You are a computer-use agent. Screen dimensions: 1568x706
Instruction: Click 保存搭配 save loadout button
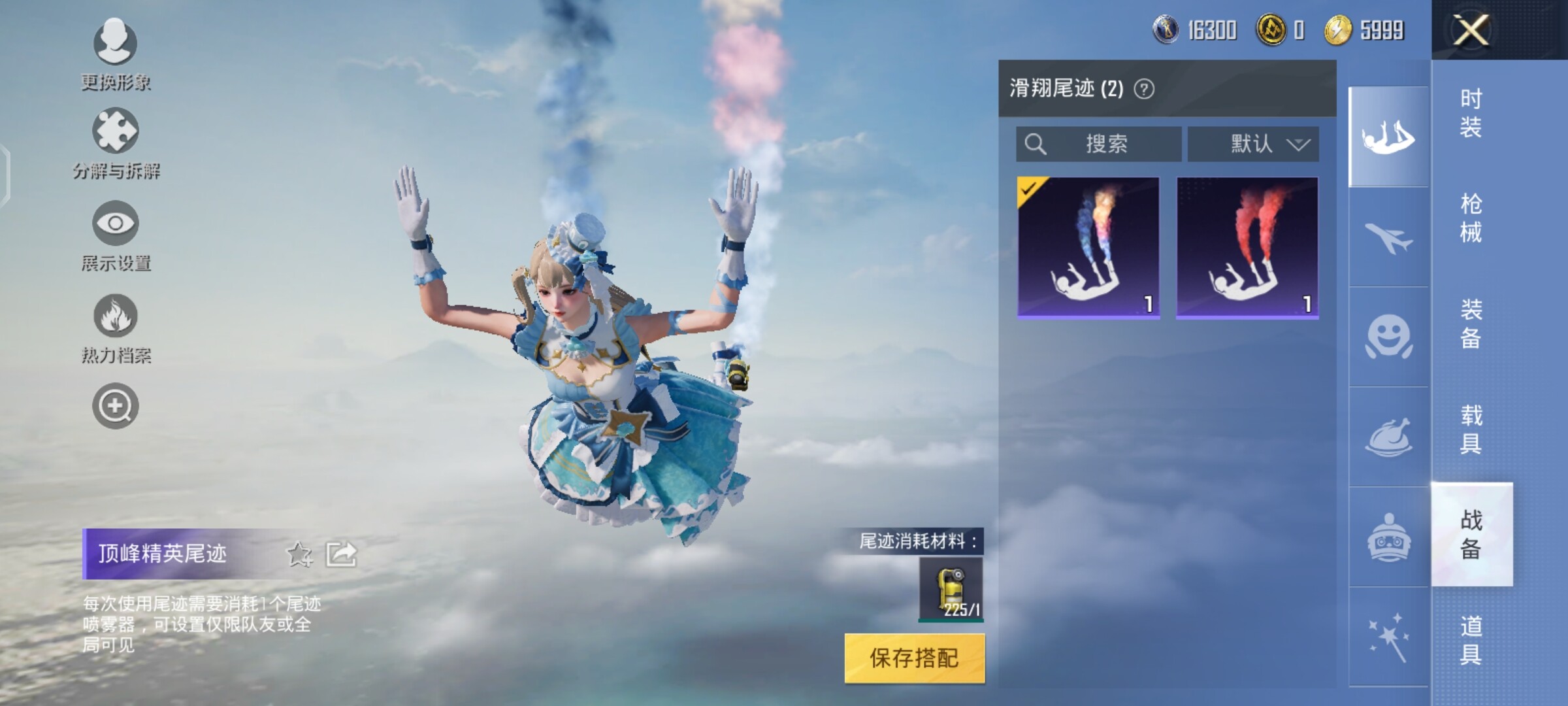(914, 658)
